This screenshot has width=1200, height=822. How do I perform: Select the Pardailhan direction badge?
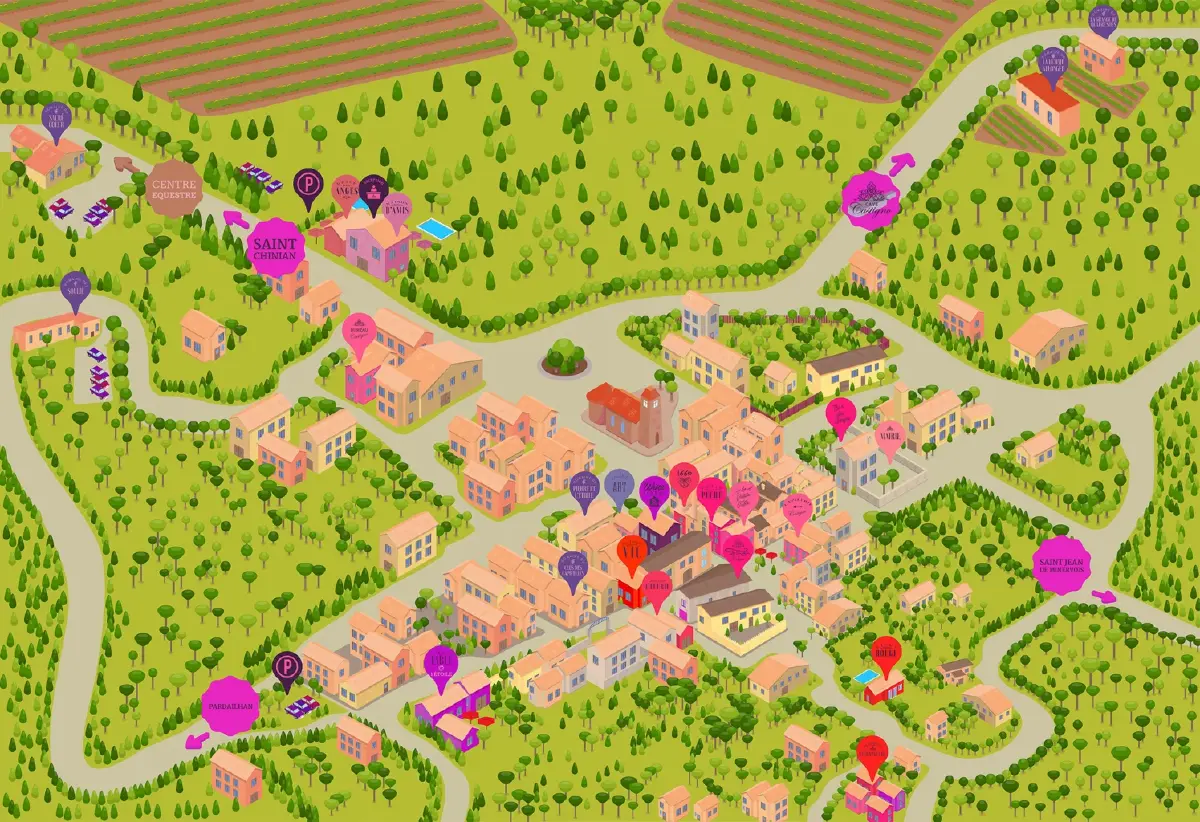pyautogui.click(x=231, y=706)
